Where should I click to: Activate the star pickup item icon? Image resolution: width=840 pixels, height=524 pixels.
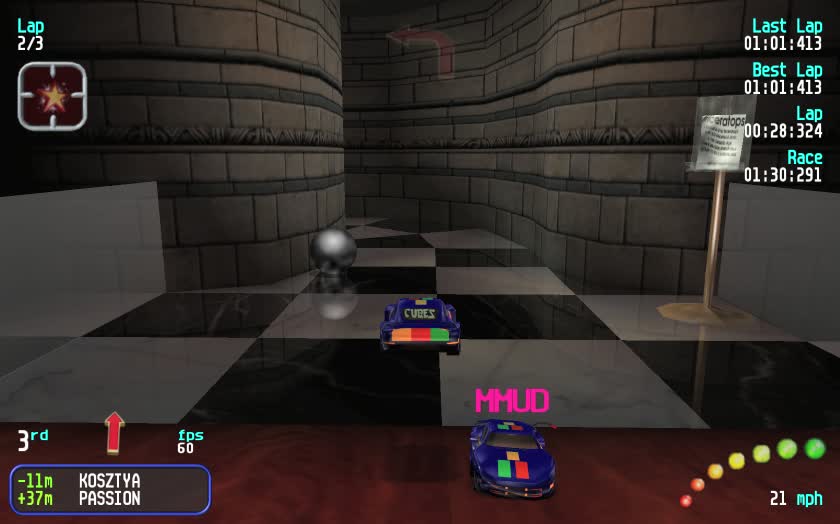click(52, 96)
